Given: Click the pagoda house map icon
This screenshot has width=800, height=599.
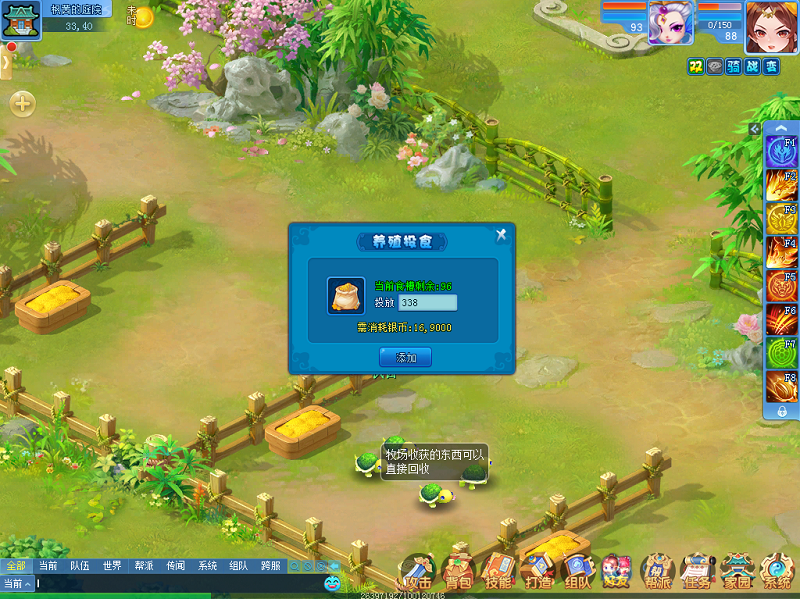Looking at the screenshot, I should click(x=21, y=19).
